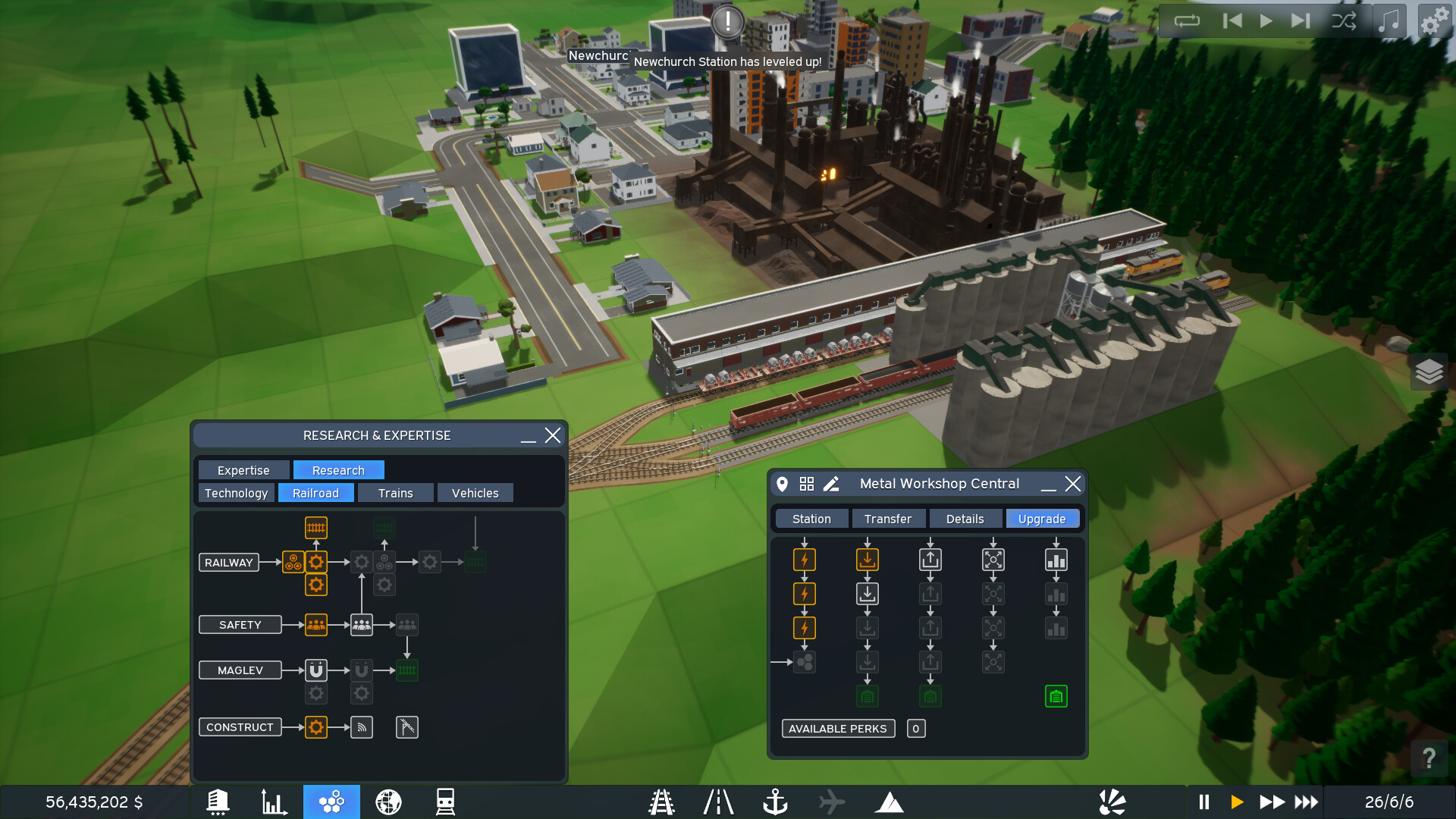Screen dimensions: 1456x819
Task: Rename the station using the pencil icon
Action: [x=831, y=484]
